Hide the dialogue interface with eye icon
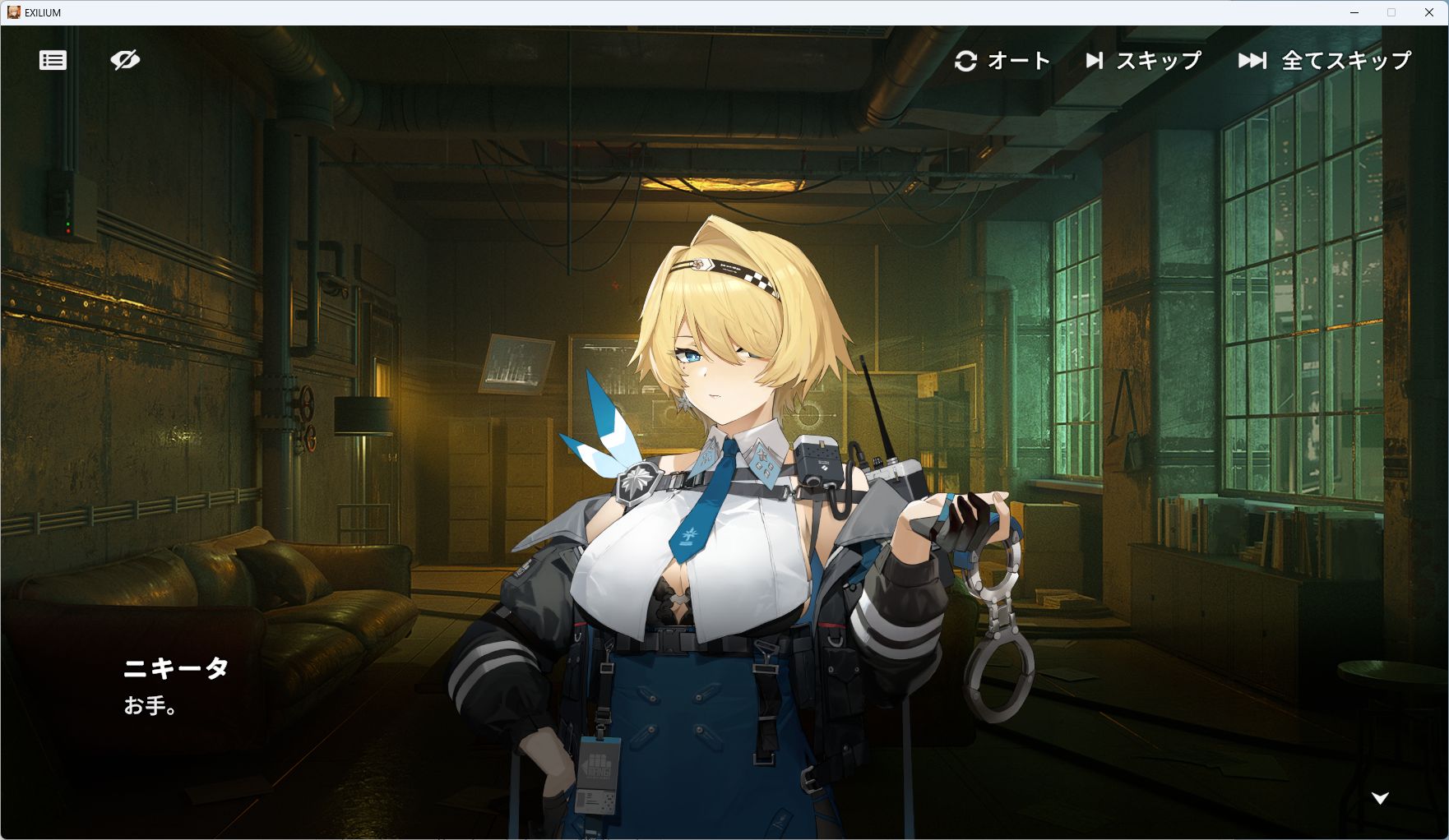1449x840 pixels. (125, 60)
